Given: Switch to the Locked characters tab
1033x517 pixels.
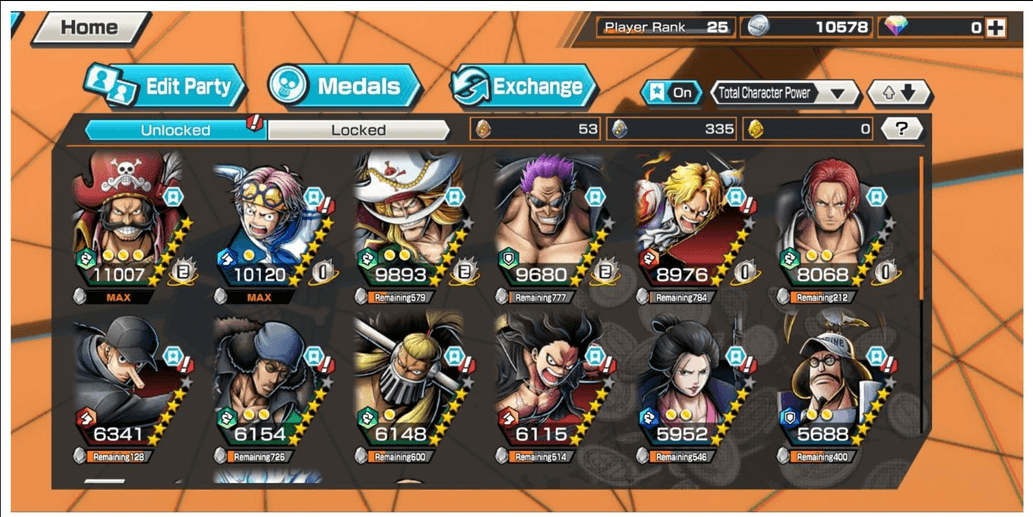Looking at the screenshot, I should [x=358, y=130].
